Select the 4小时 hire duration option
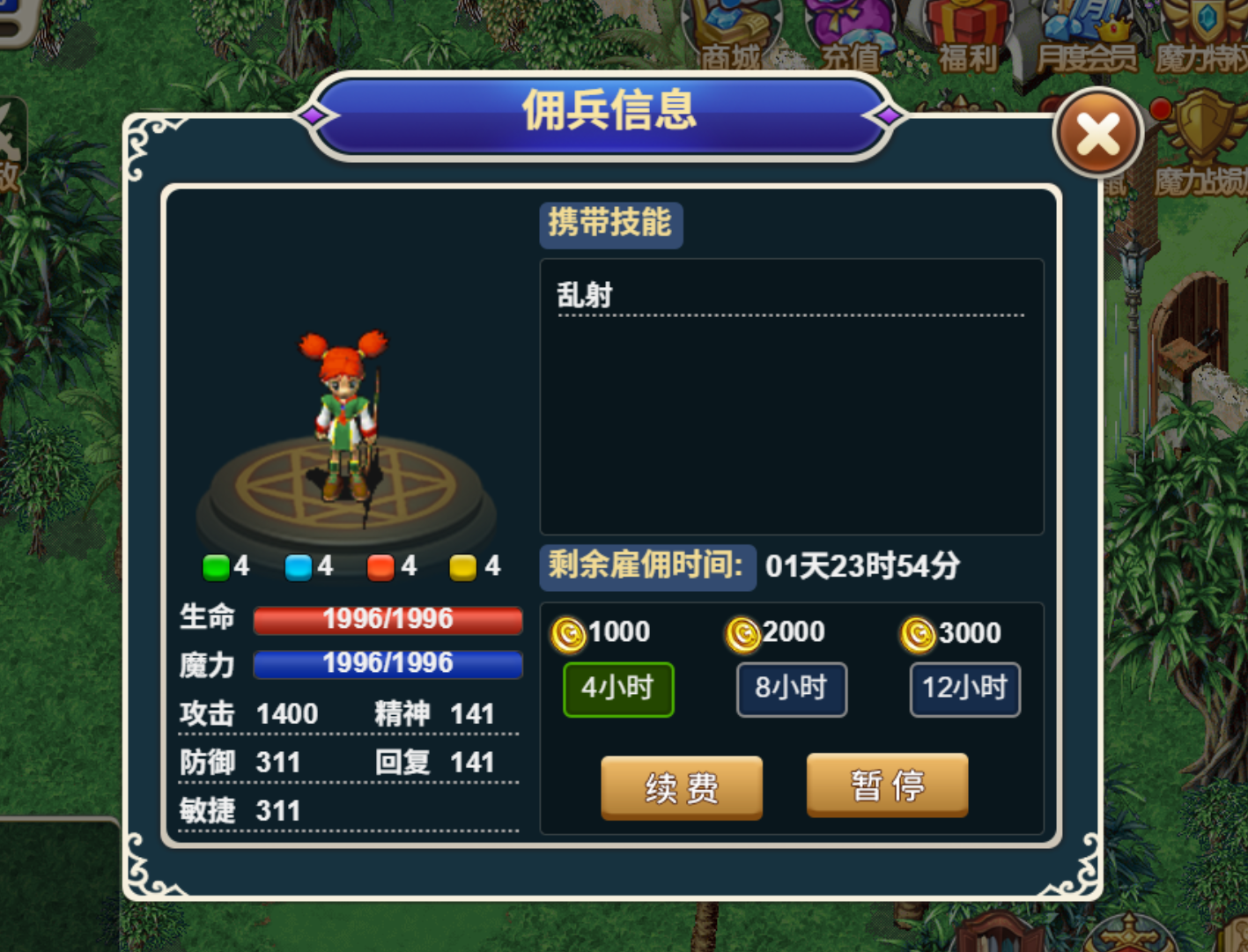Viewport: 1248px width, 952px height. (618, 690)
